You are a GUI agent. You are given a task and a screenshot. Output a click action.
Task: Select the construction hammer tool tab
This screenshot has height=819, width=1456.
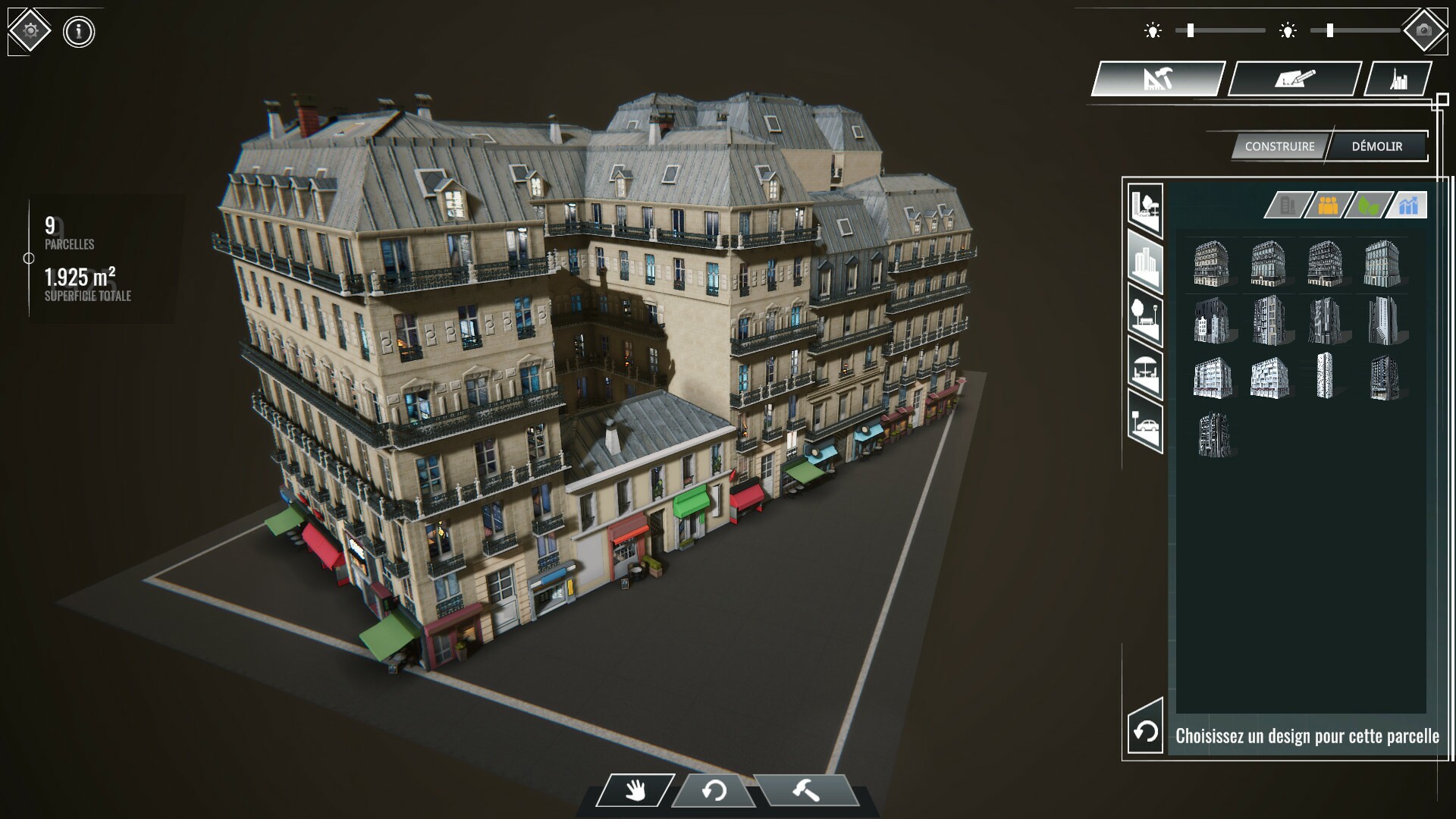point(1158,78)
